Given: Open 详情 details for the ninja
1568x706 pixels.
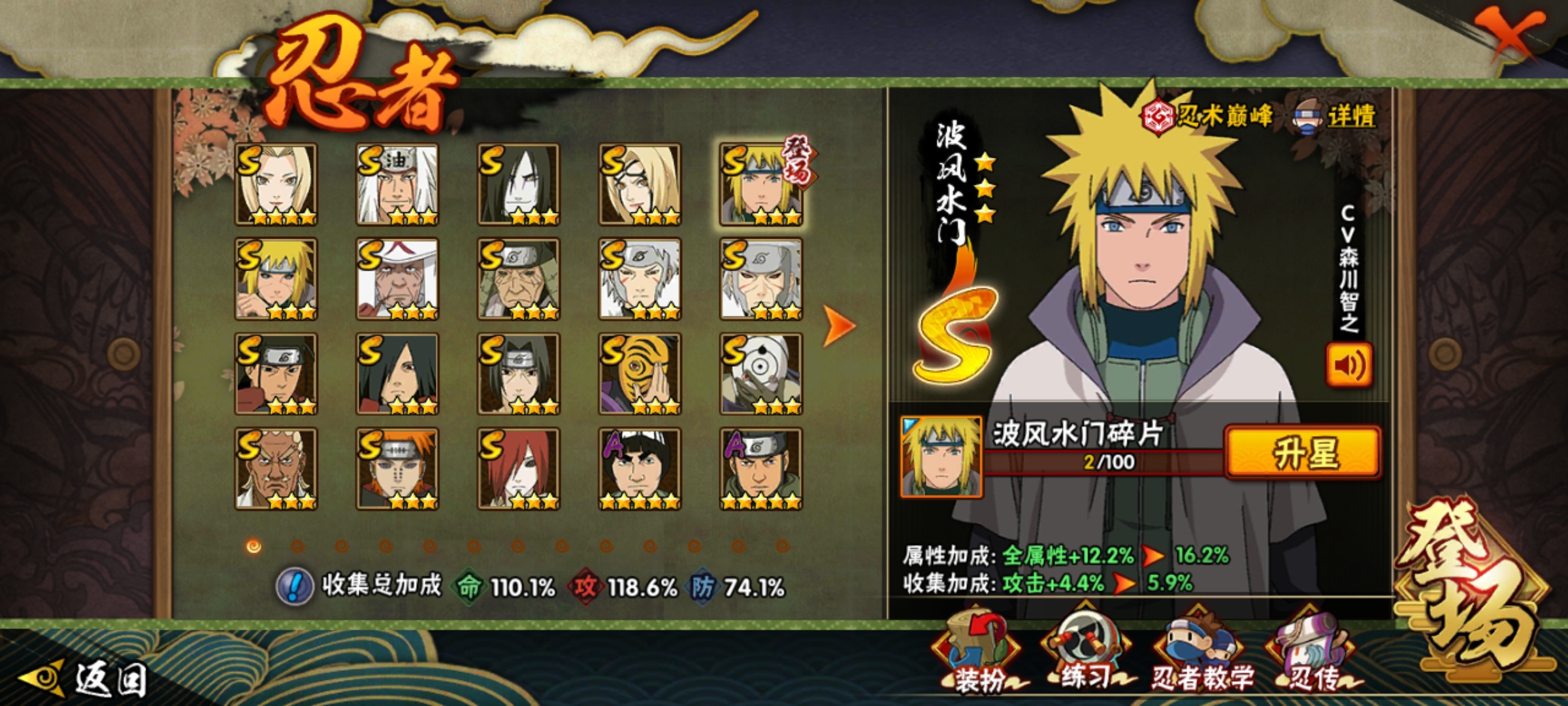Looking at the screenshot, I should [x=1337, y=116].
